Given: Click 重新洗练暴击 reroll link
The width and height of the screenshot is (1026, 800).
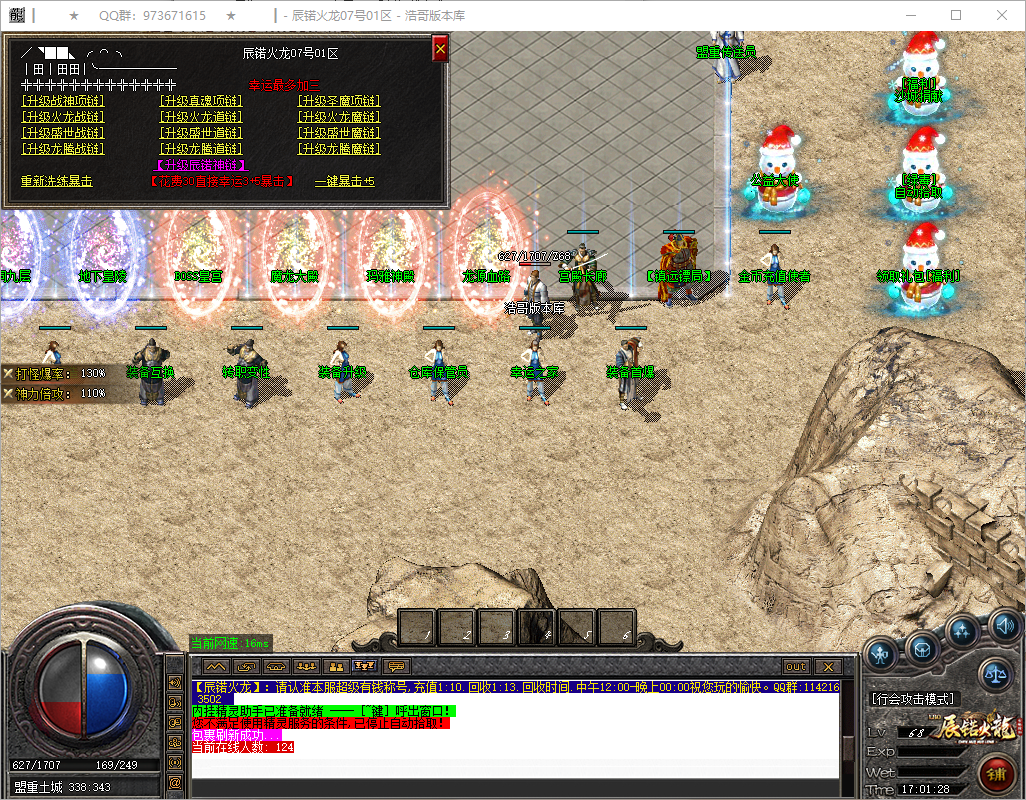Looking at the screenshot, I should [57, 182].
